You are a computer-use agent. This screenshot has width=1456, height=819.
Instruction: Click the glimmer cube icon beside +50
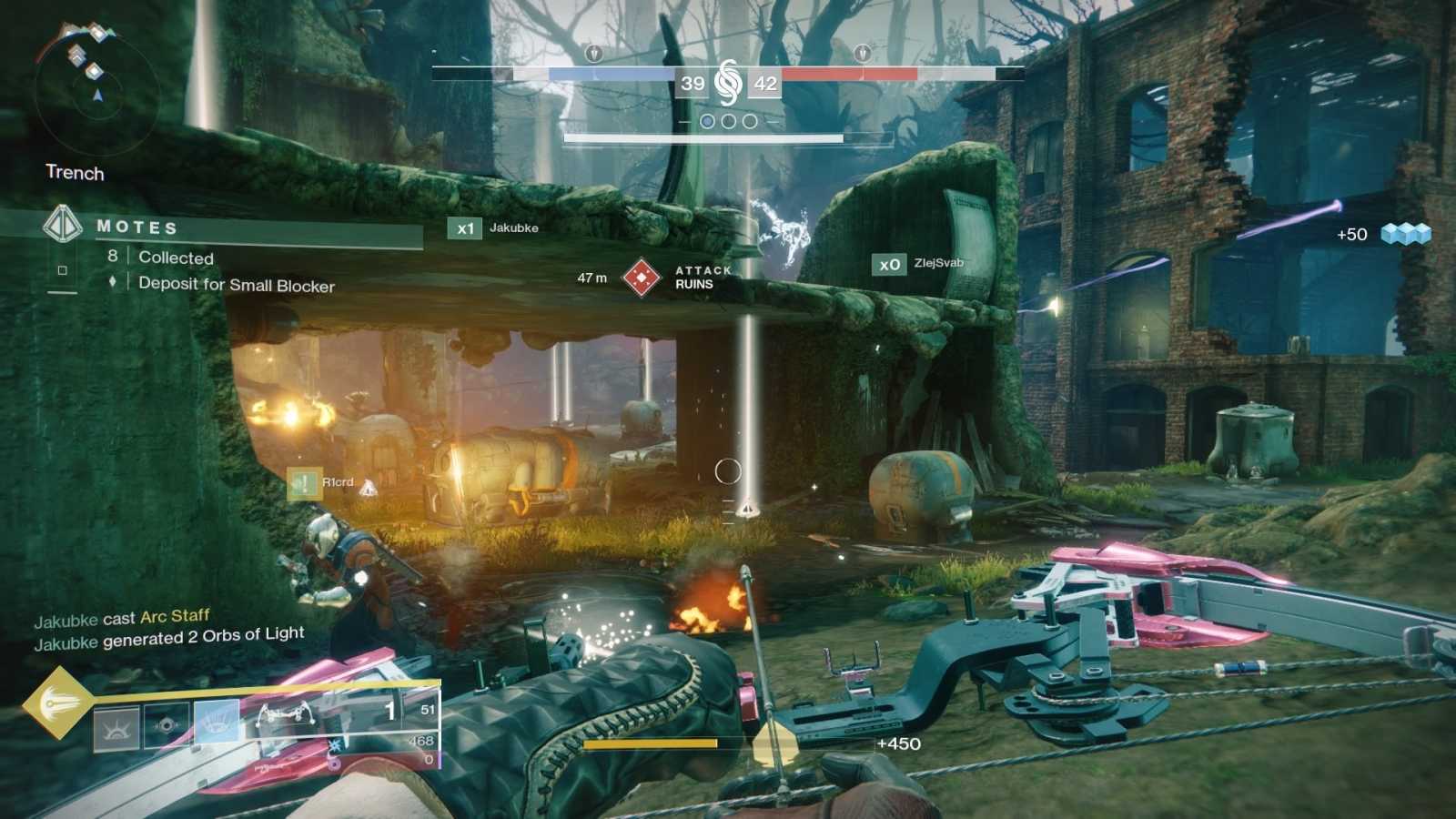(1405, 235)
